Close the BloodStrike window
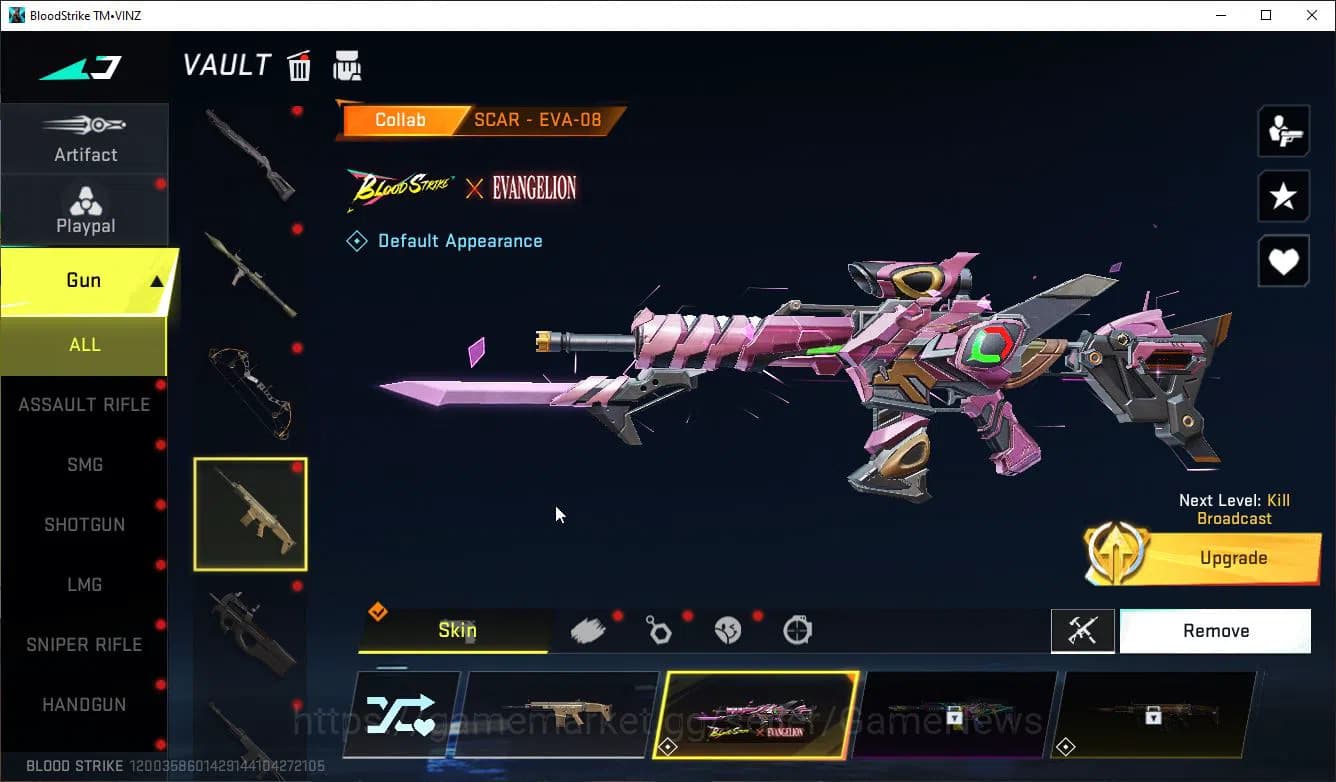 1312,15
